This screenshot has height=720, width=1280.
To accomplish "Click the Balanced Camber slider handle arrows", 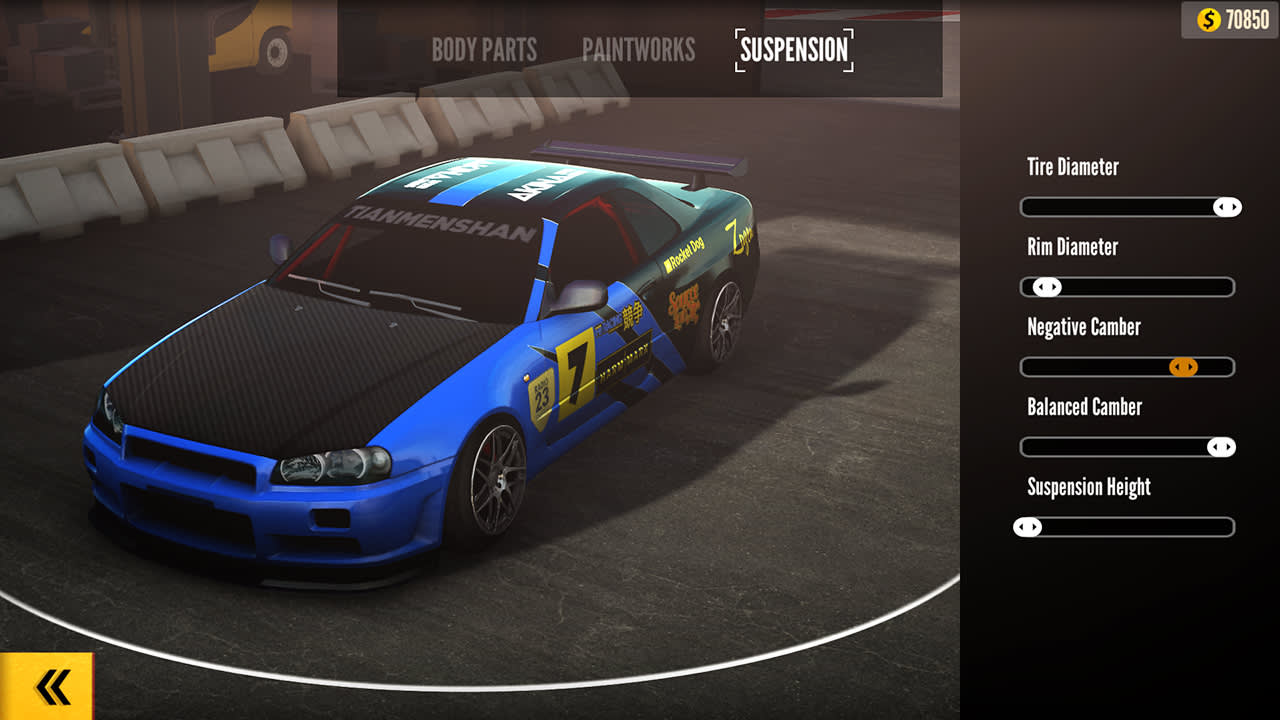I will (x=1222, y=447).
